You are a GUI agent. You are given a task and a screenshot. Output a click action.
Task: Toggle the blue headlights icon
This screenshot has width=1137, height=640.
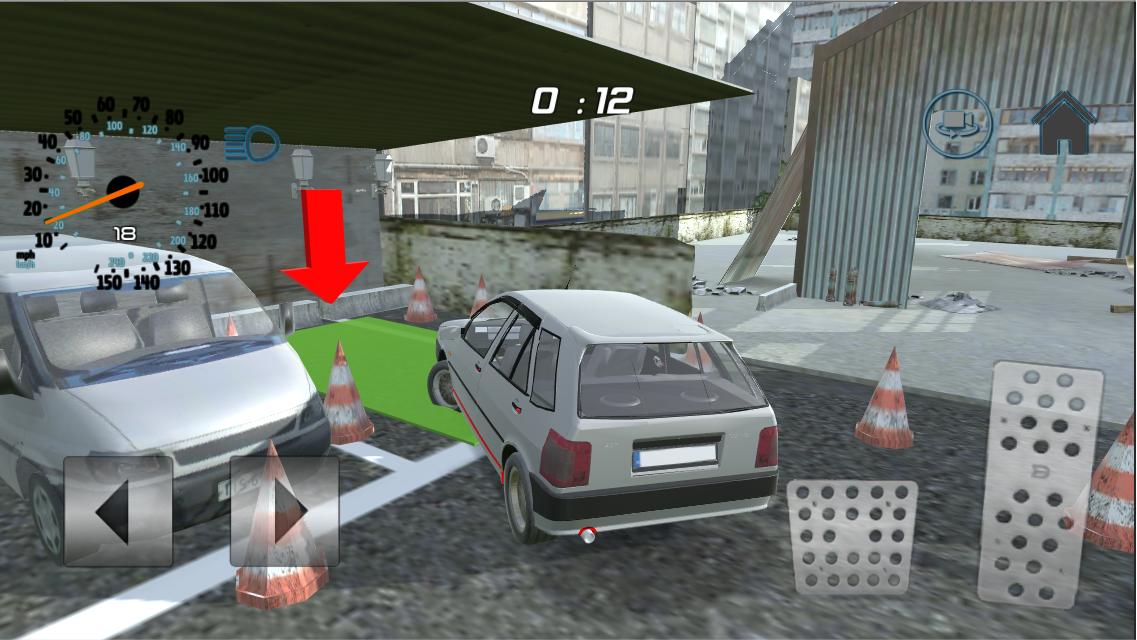pyautogui.click(x=251, y=145)
